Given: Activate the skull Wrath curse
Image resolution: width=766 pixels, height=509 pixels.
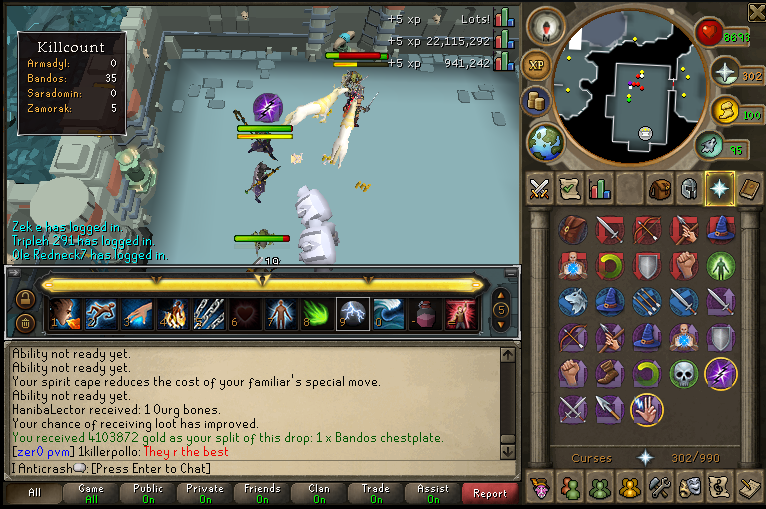Looking at the screenshot, I should (x=684, y=373).
